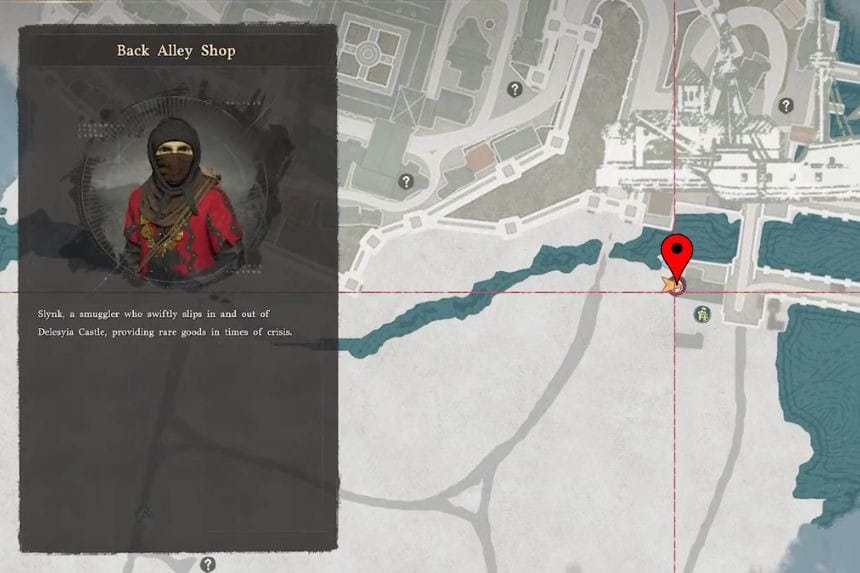Open the question mark marker beneath the shop panel

tap(208, 564)
